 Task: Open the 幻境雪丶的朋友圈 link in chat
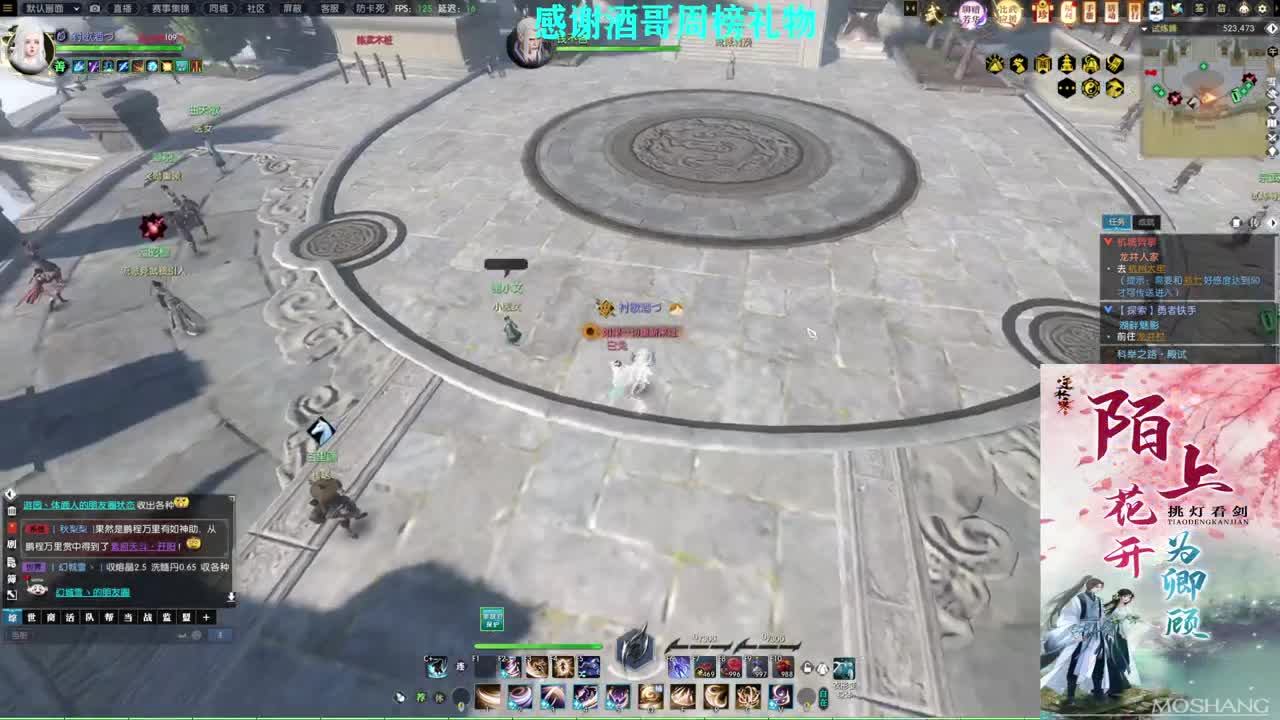(94, 590)
